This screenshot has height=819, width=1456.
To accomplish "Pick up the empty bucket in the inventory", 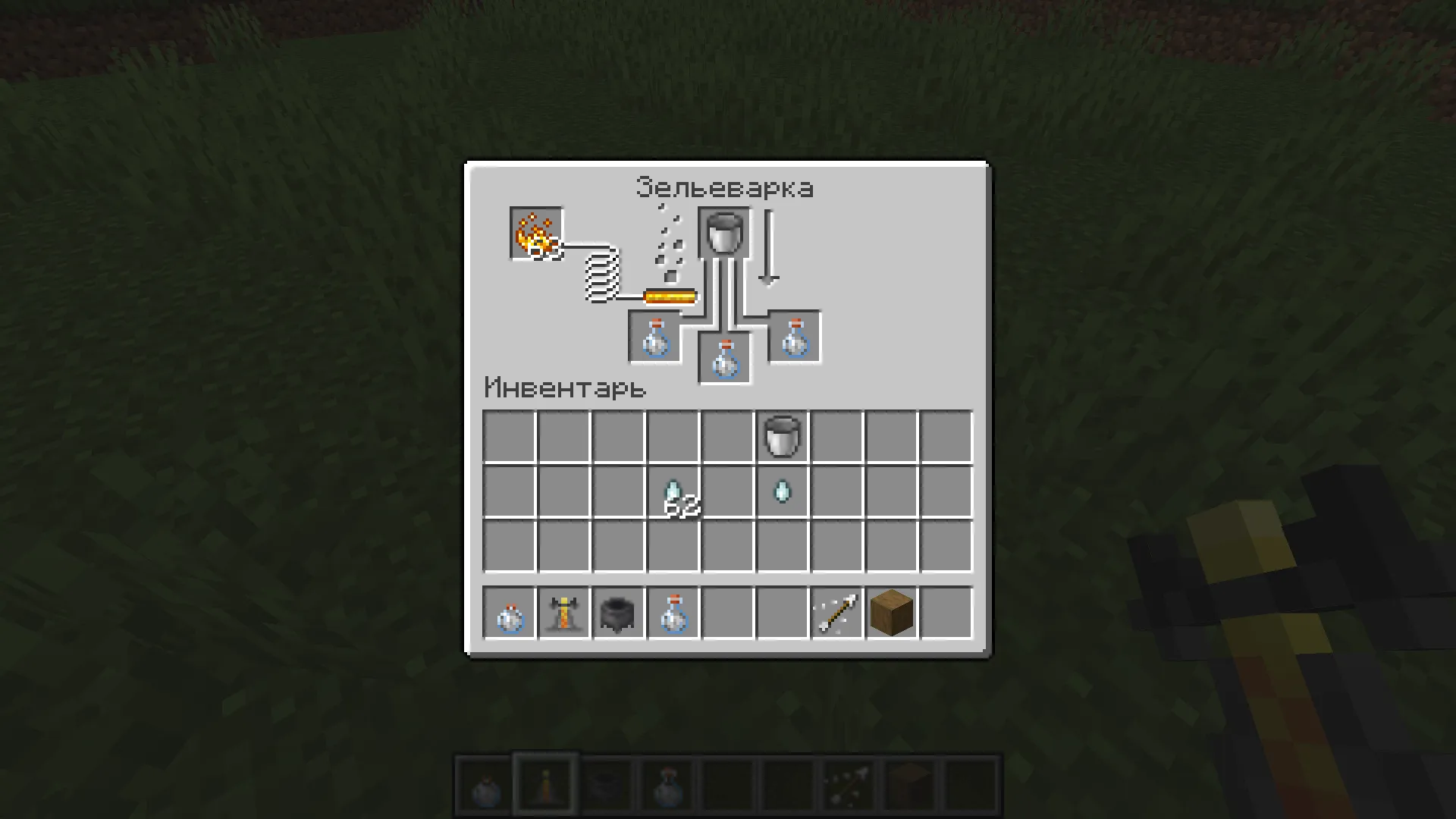I will pos(783,437).
